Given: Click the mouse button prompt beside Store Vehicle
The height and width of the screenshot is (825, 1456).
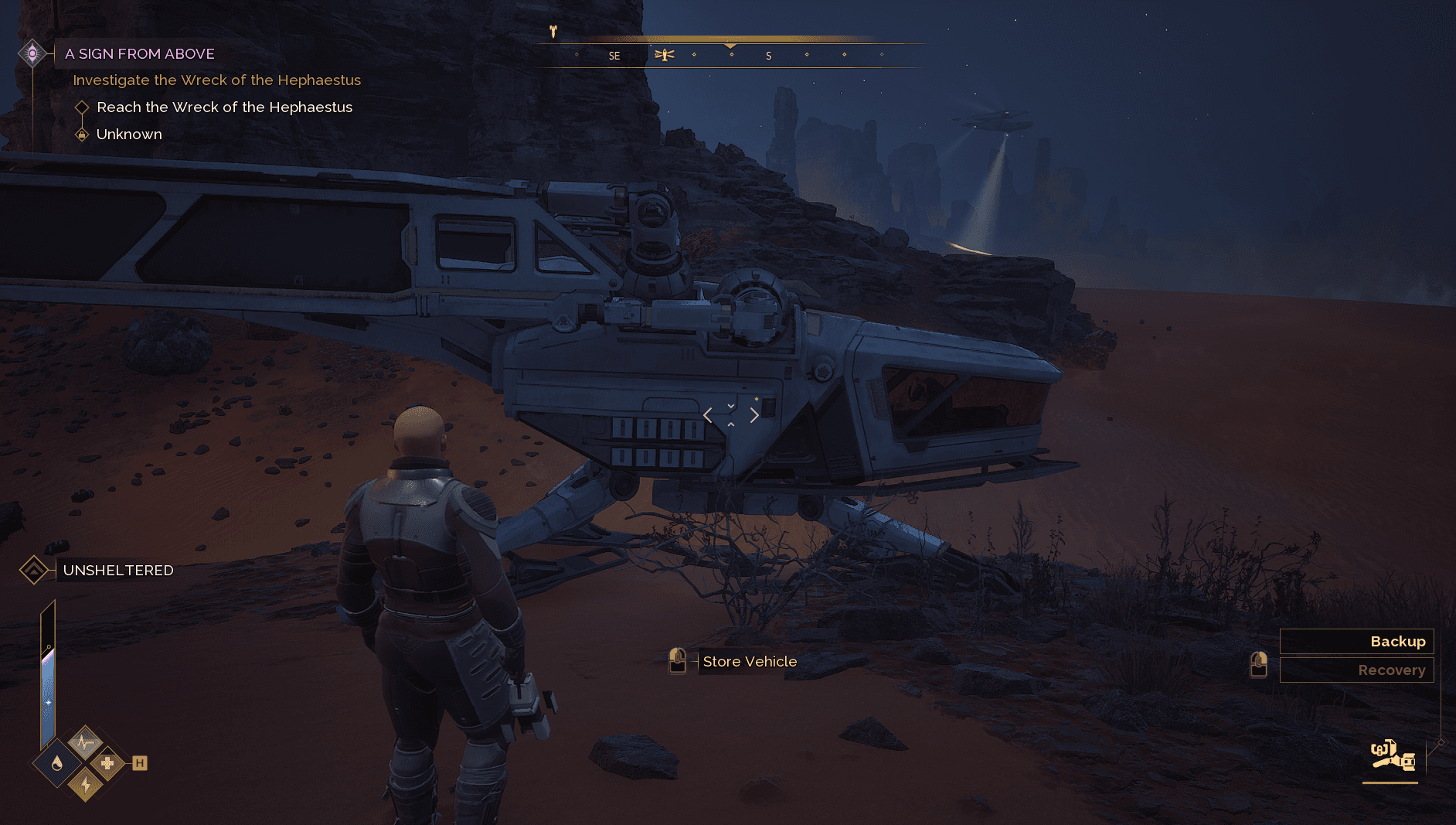Looking at the screenshot, I should pyautogui.click(x=678, y=661).
